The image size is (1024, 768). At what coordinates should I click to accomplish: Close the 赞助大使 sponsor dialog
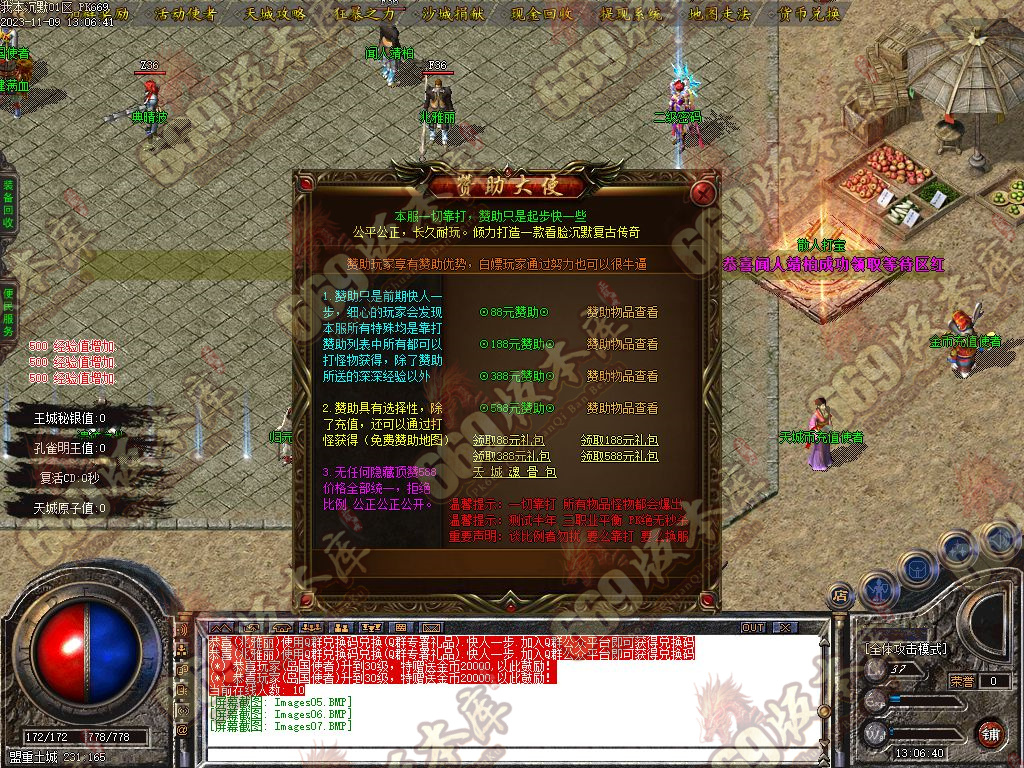pos(705,190)
